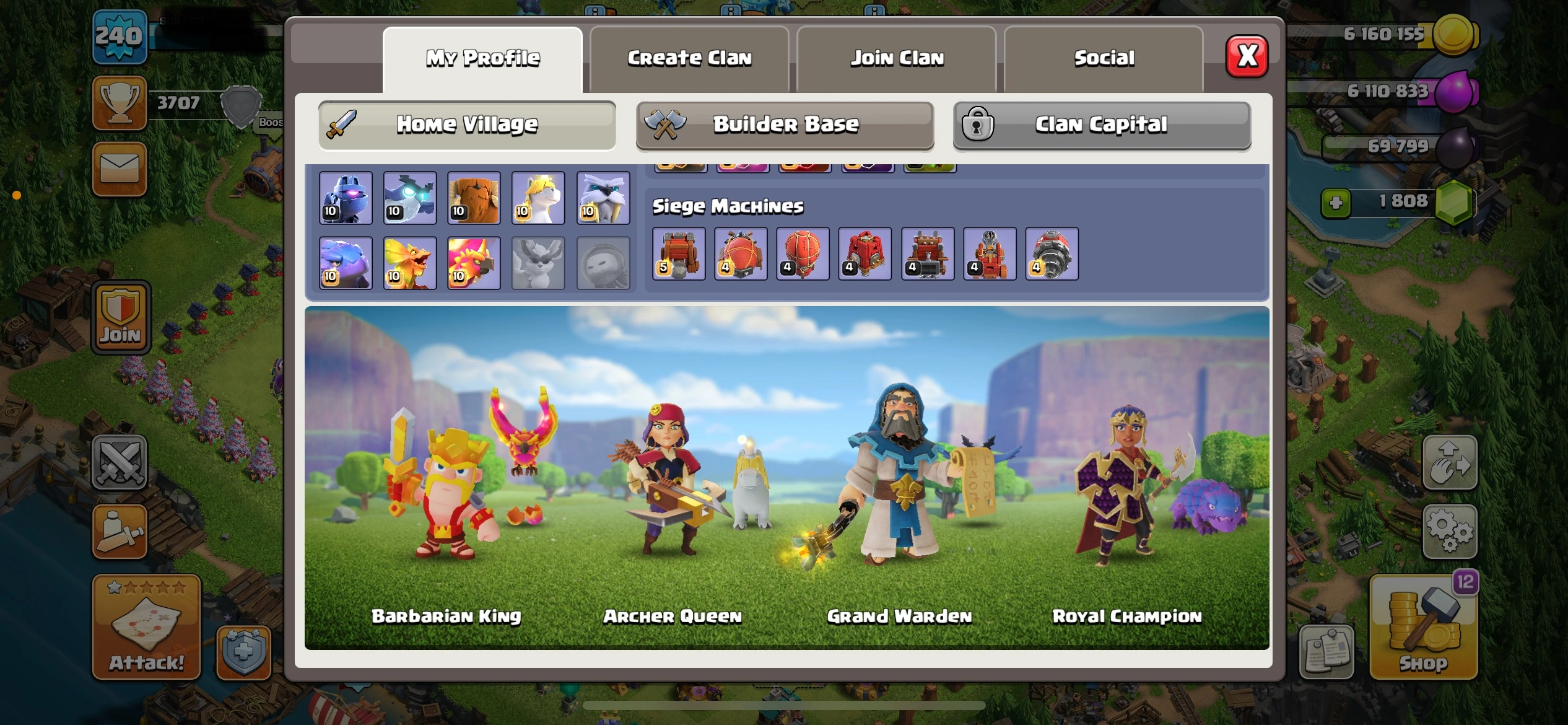Switch to the Clan Capital view
Image resolution: width=1568 pixels, height=725 pixels.
tap(1101, 125)
